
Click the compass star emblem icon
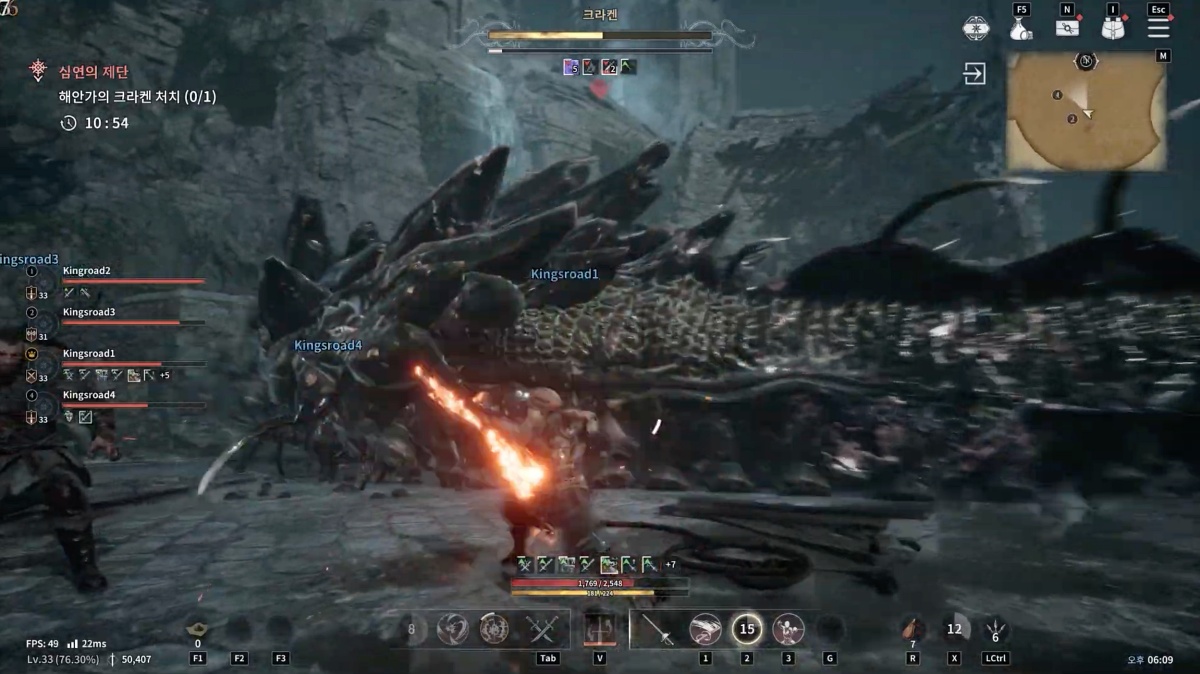coord(974,28)
